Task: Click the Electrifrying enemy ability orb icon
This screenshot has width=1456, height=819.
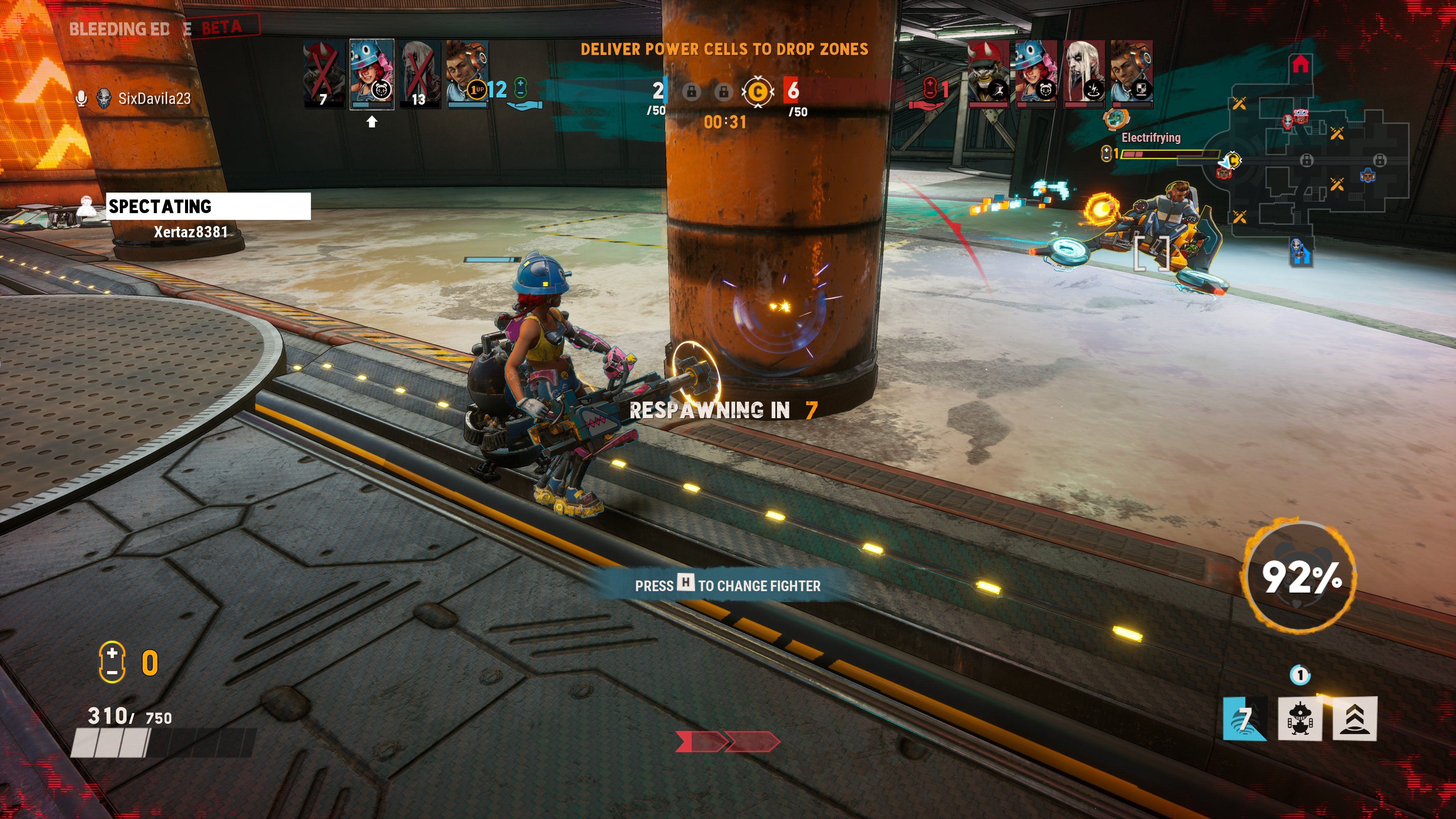Action: coord(1115,119)
